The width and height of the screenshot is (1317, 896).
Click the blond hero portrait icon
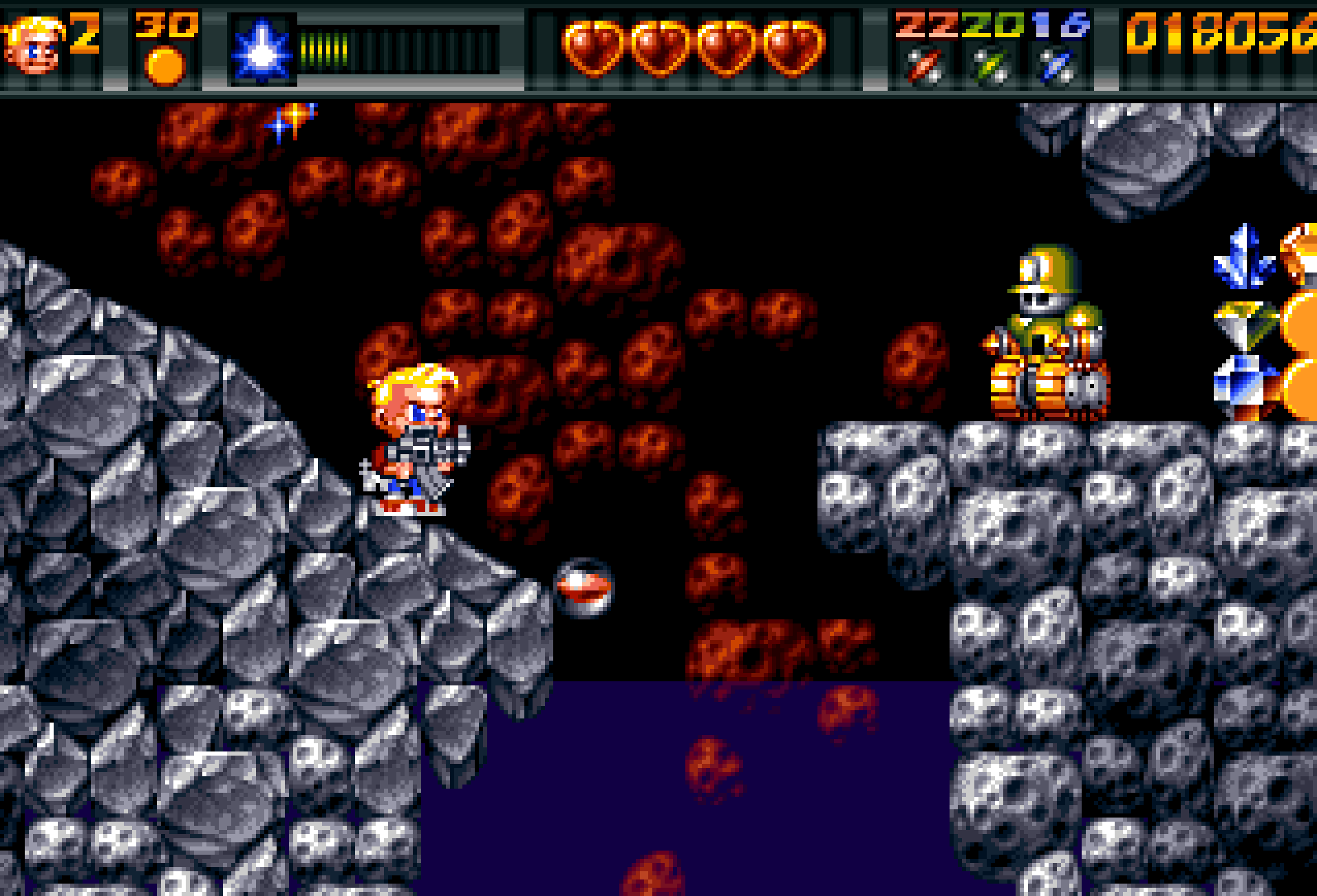(32, 46)
